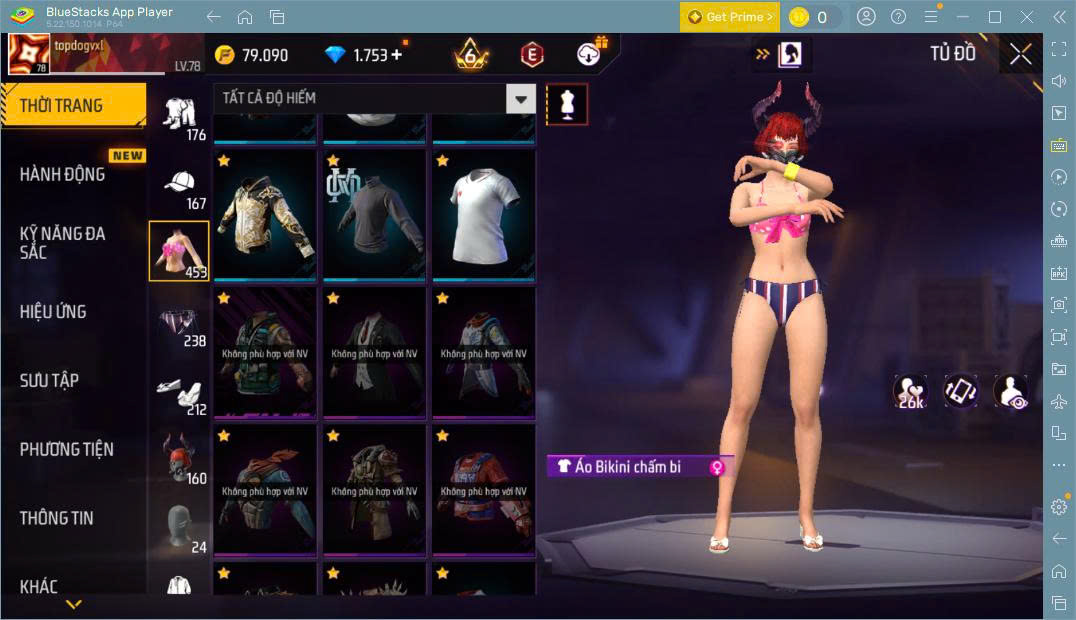Add diamonds with the plus button
This screenshot has width=1076, height=620.
point(397,55)
